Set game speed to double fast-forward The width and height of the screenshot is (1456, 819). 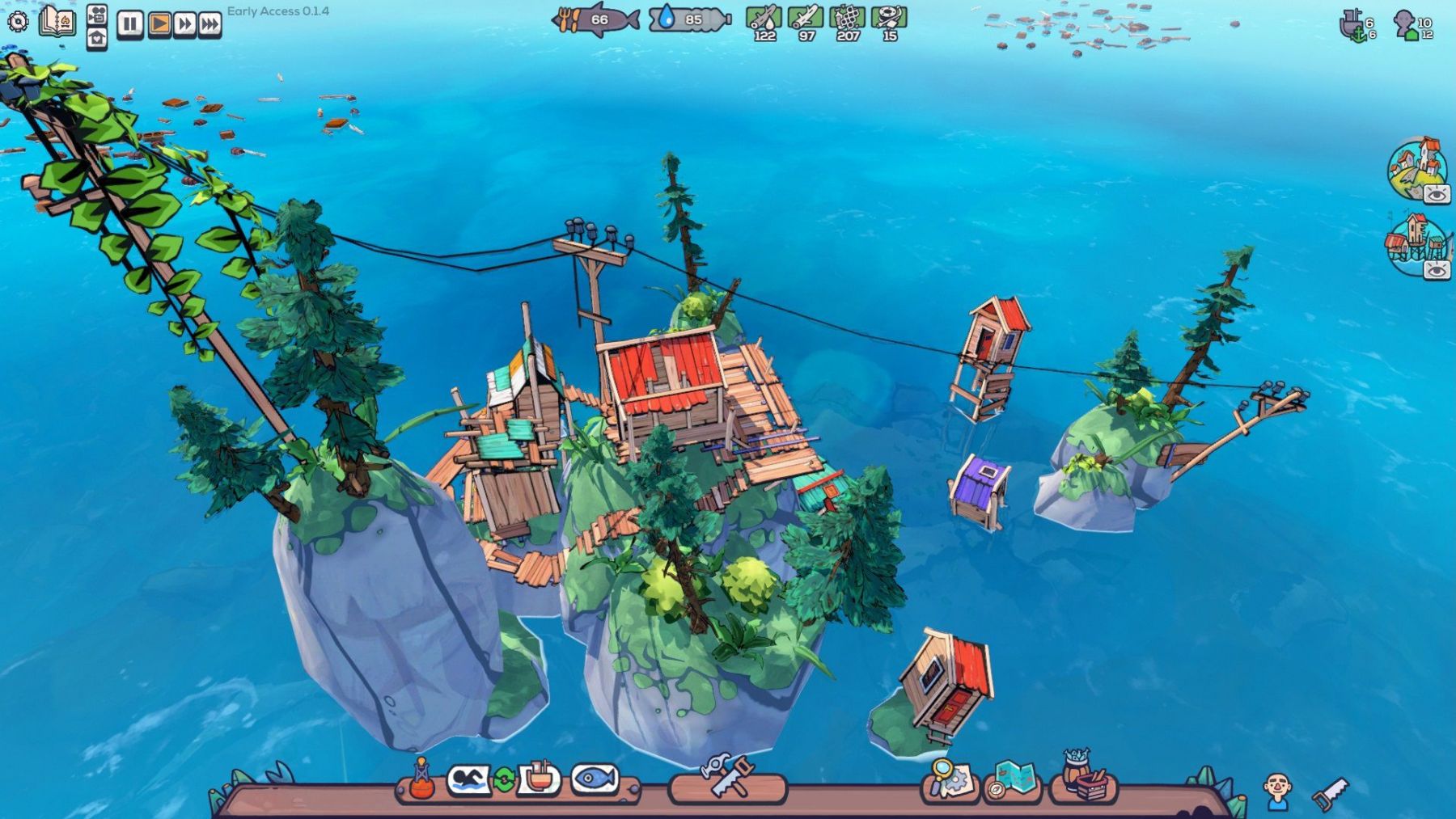click(x=184, y=24)
